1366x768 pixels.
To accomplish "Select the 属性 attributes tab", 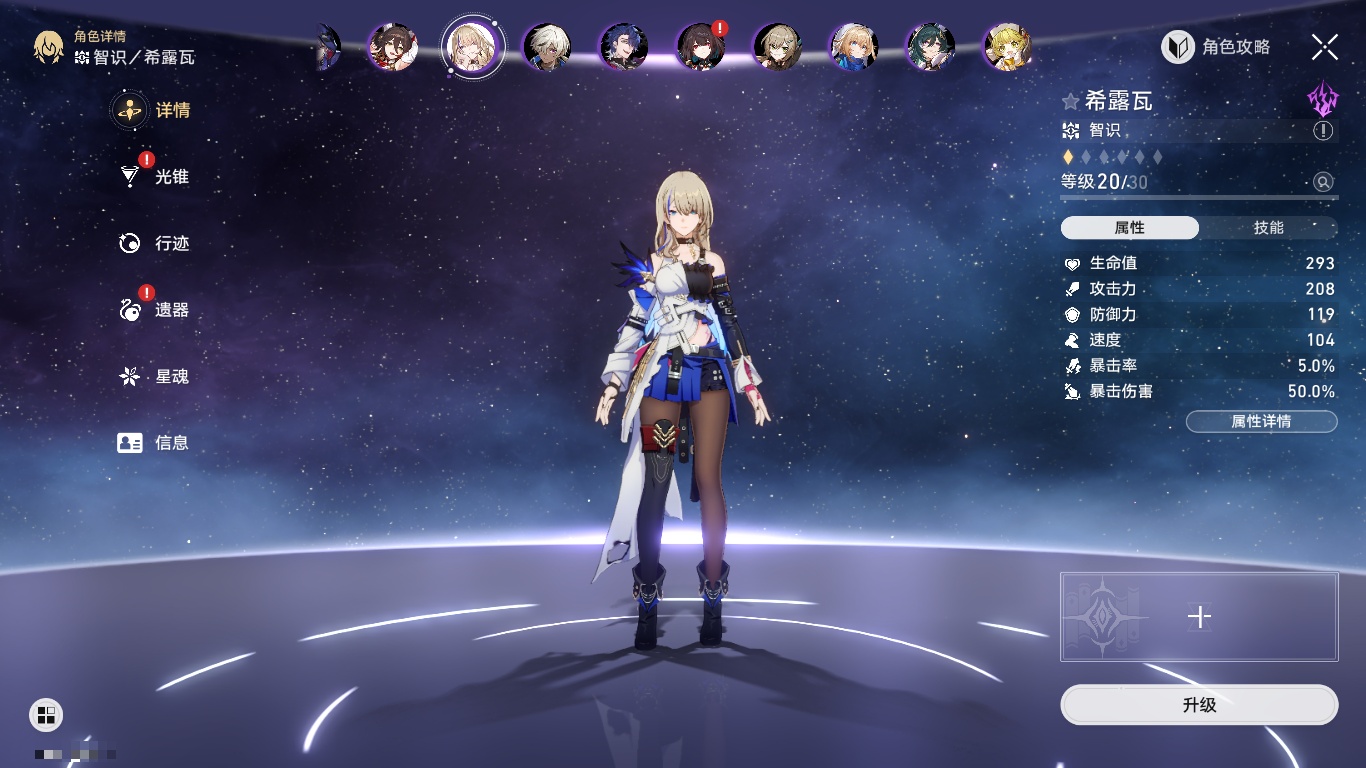I will (1130, 228).
